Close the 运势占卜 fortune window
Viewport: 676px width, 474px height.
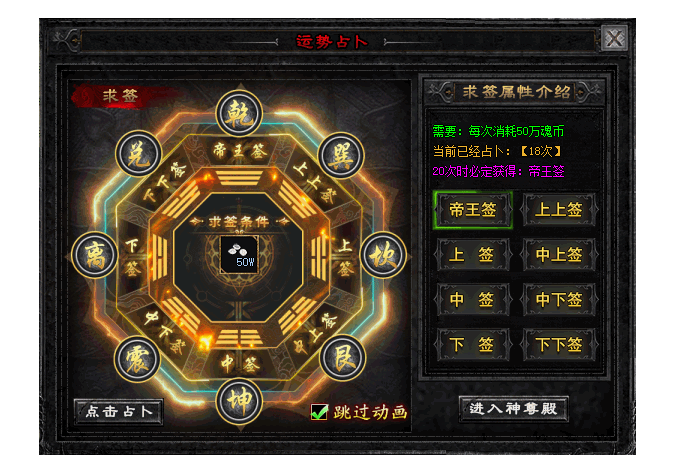click(x=615, y=39)
